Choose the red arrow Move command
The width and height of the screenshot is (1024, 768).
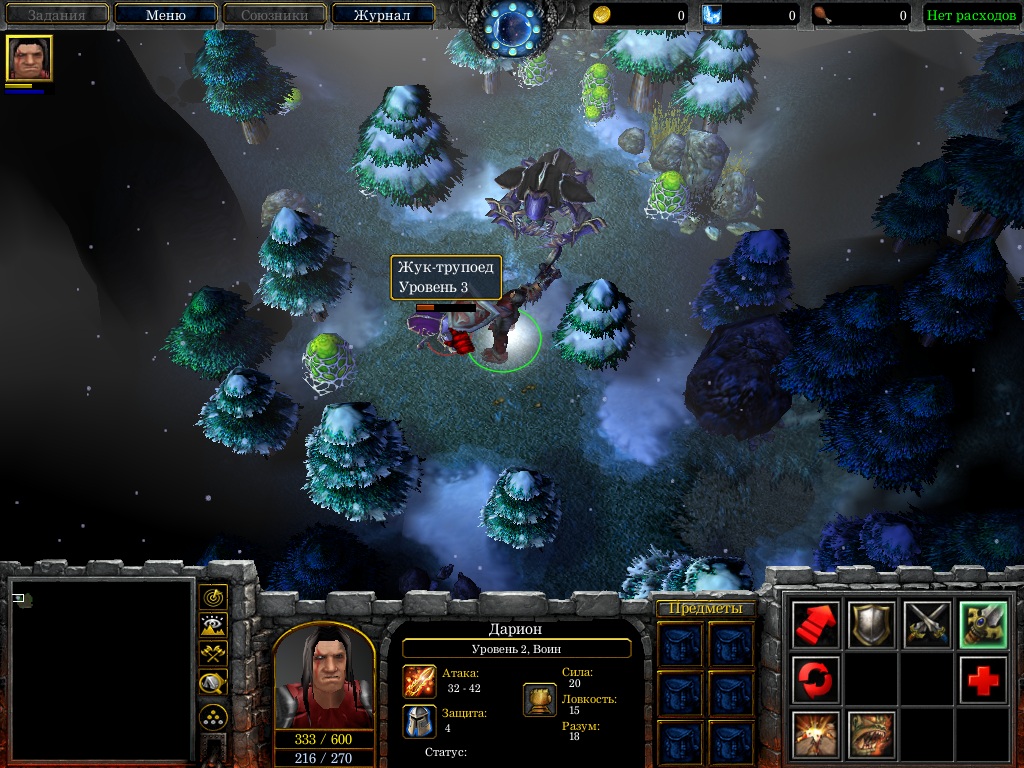point(816,624)
